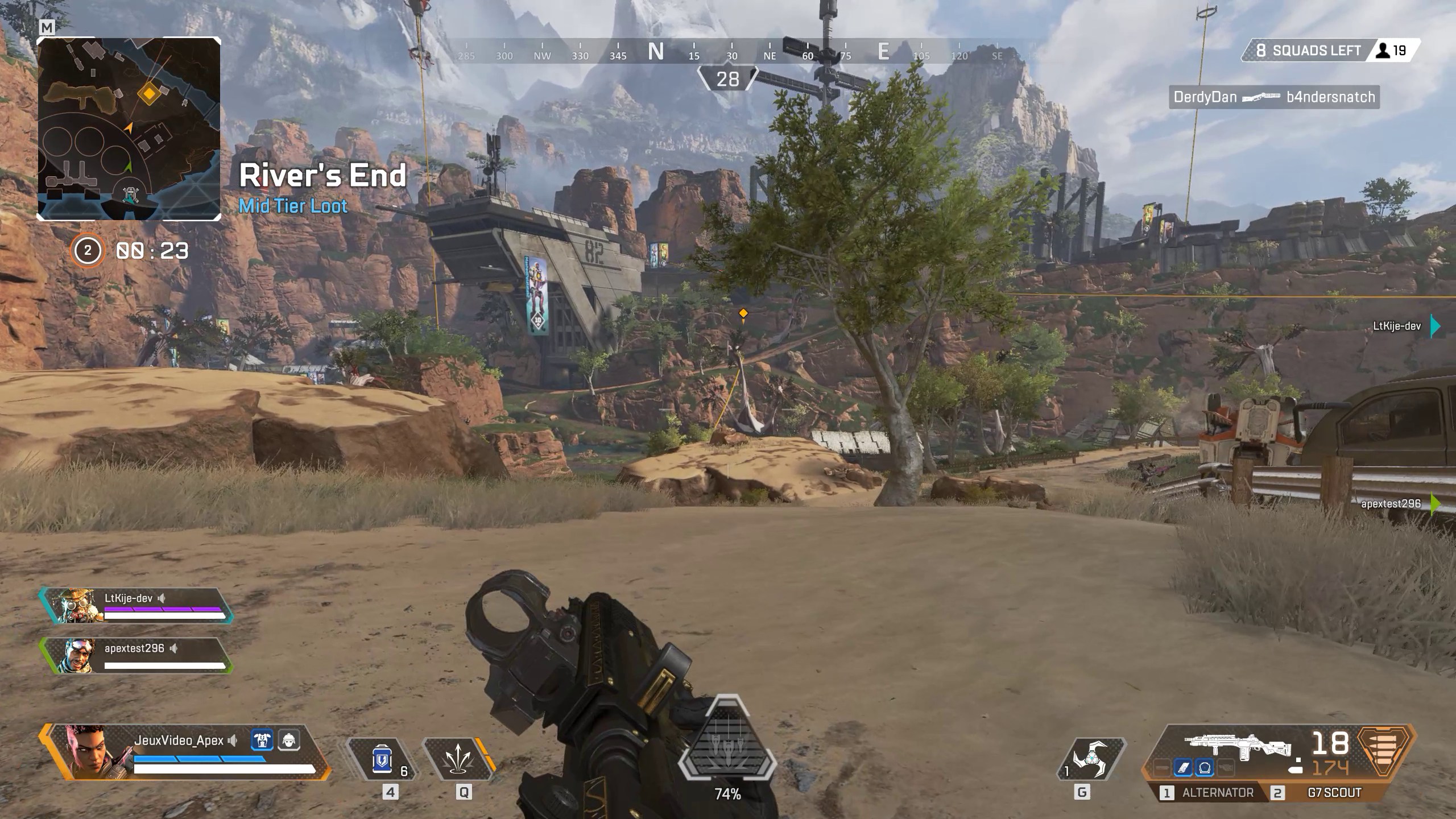Toggle the speaker icon next to JeuxVideo_Apex

tap(232, 741)
